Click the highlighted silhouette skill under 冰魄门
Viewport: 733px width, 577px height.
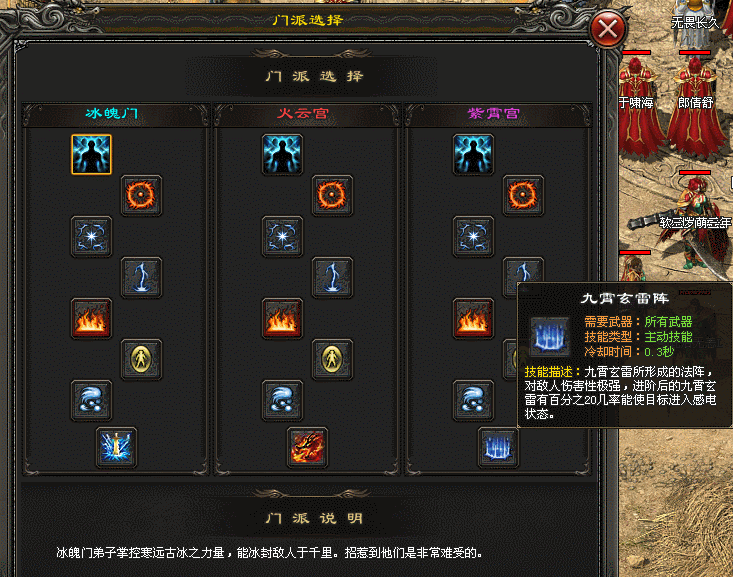[x=91, y=155]
